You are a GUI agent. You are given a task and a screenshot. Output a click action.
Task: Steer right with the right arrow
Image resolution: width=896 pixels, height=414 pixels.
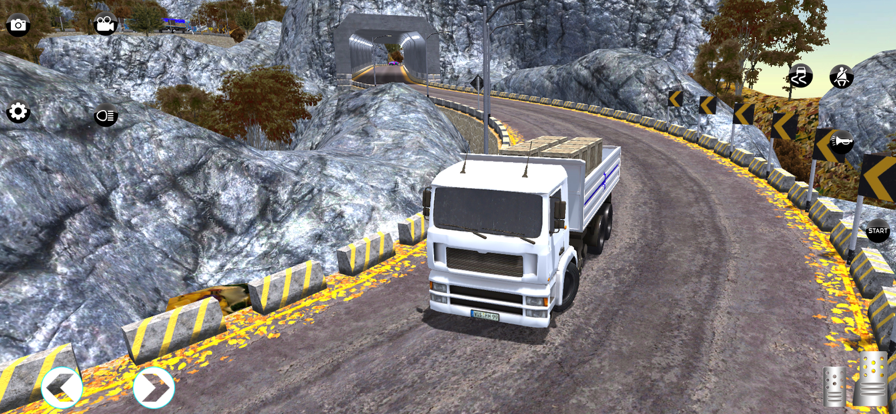(153, 387)
